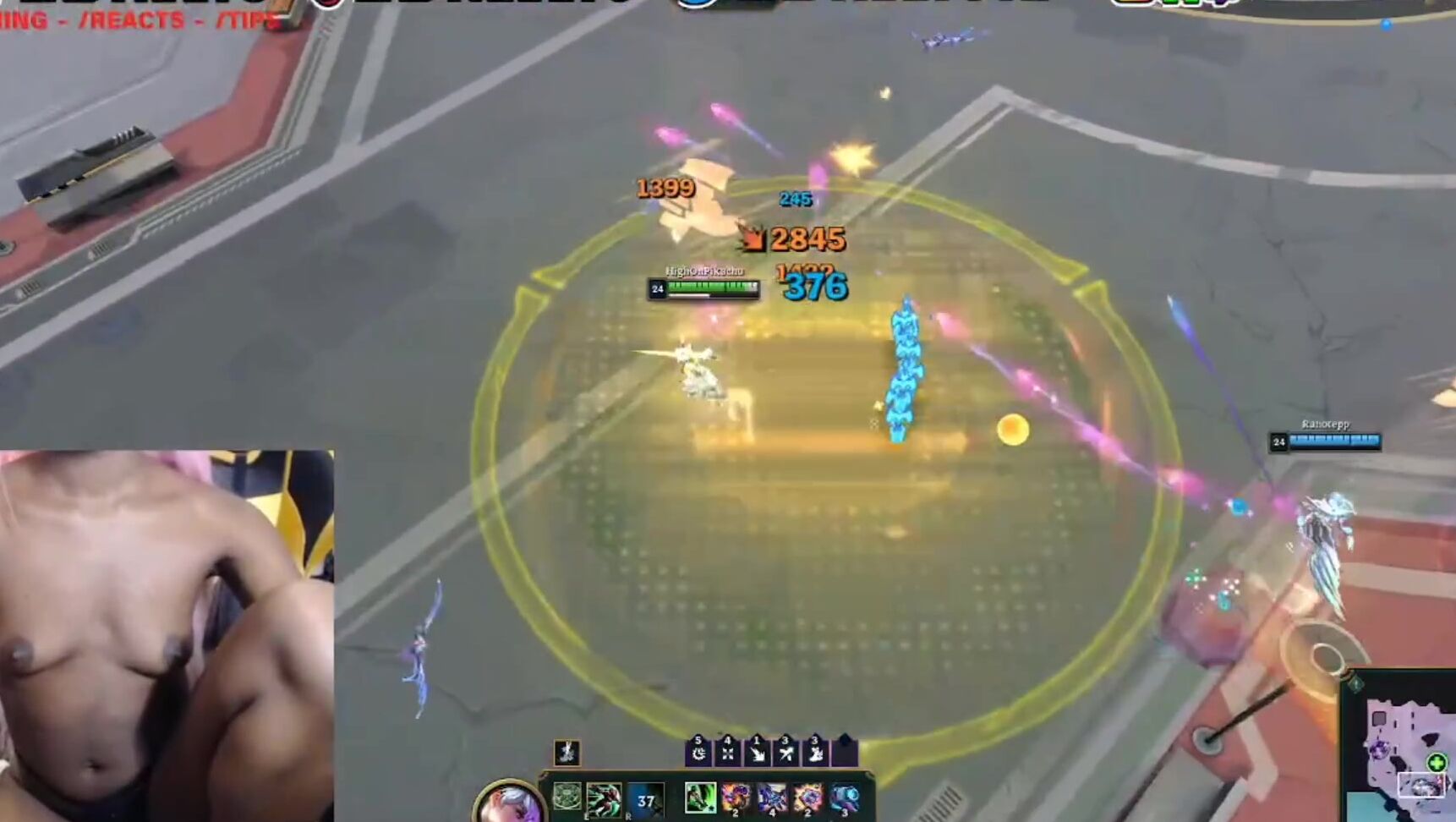Toggle the highlighted bench unit above the HUD
Screen dimensions: 1456x822
[567, 752]
